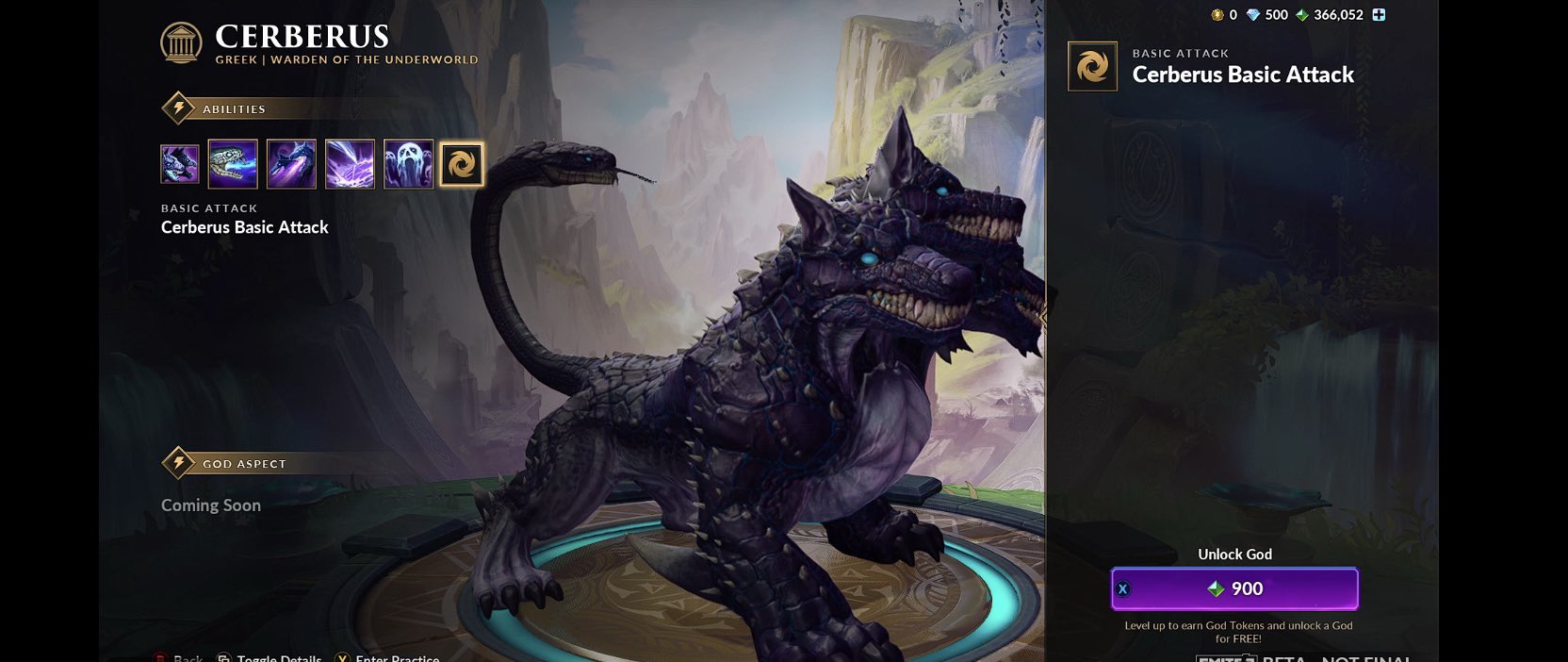Select the serpent head breath ability icon

coord(233,164)
